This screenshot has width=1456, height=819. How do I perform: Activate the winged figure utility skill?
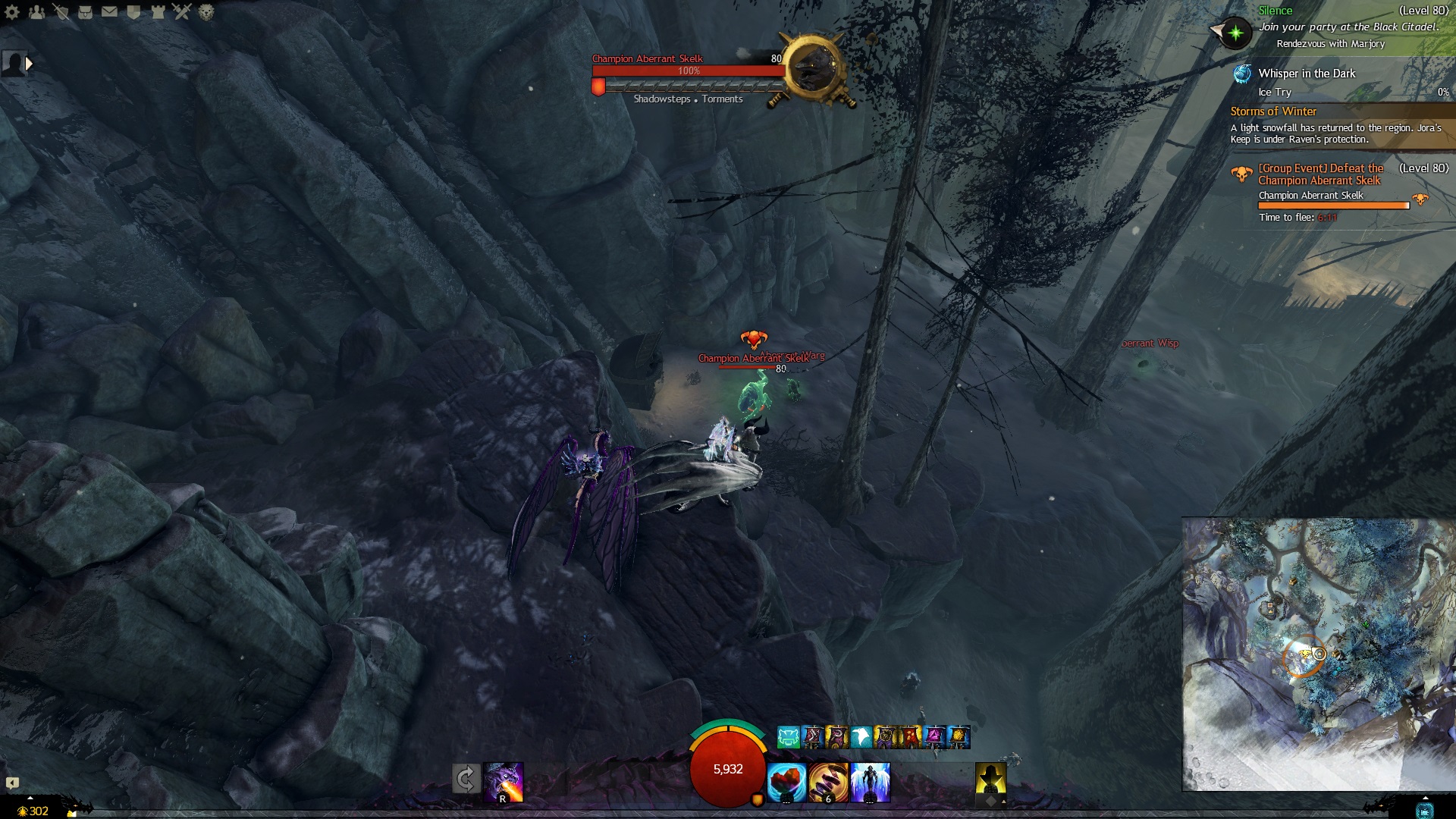click(870, 782)
